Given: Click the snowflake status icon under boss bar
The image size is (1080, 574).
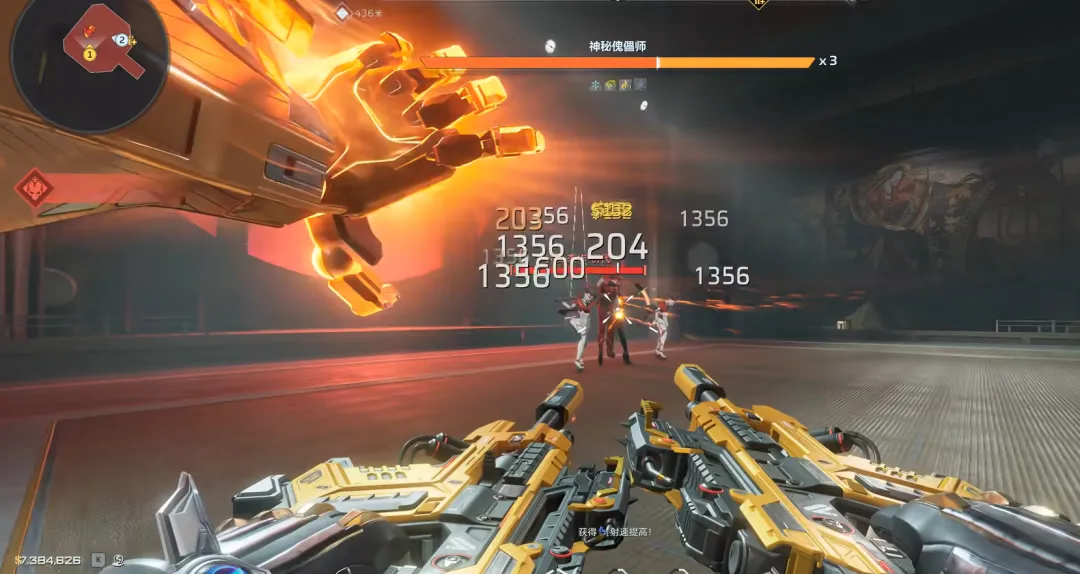Looking at the screenshot, I should pyautogui.click(x=595, y=85).
